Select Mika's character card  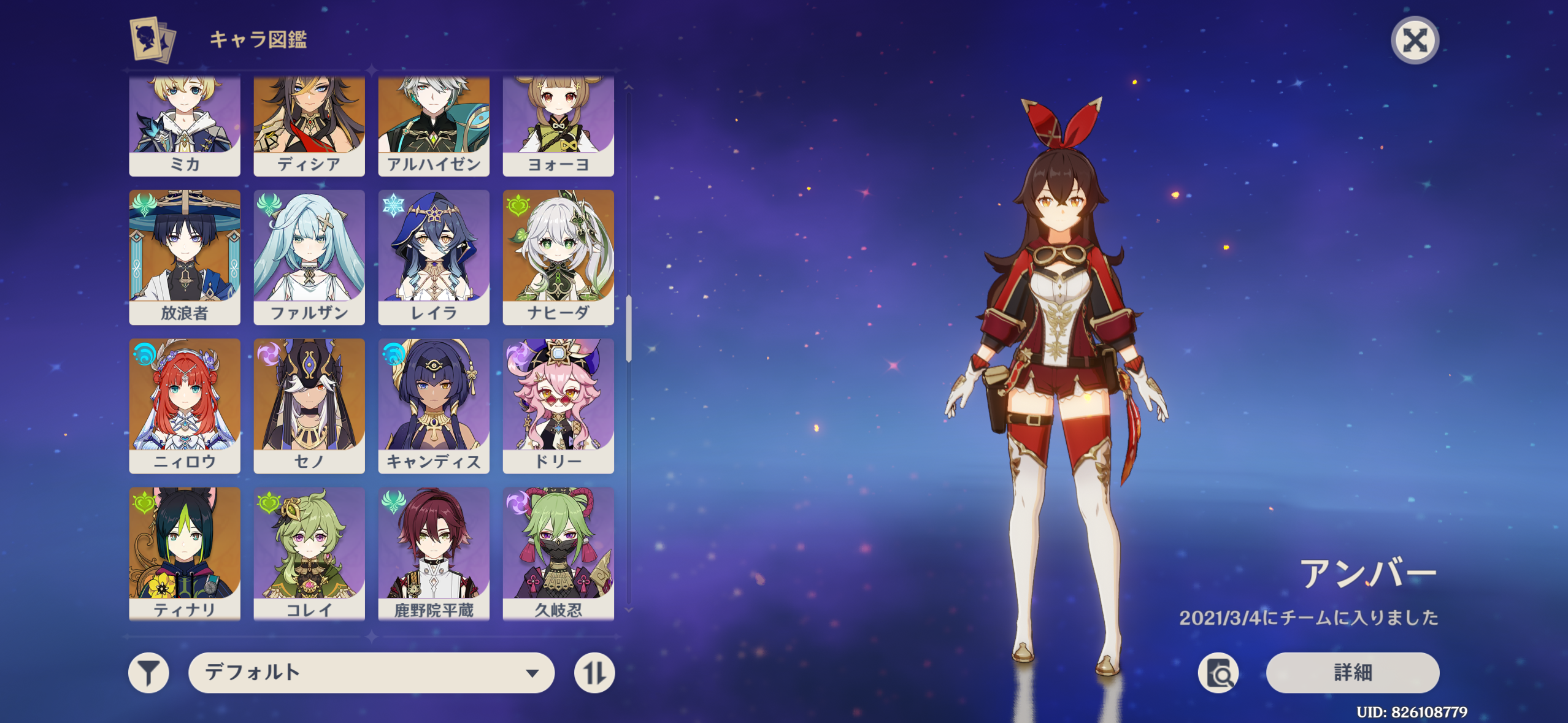185,126
